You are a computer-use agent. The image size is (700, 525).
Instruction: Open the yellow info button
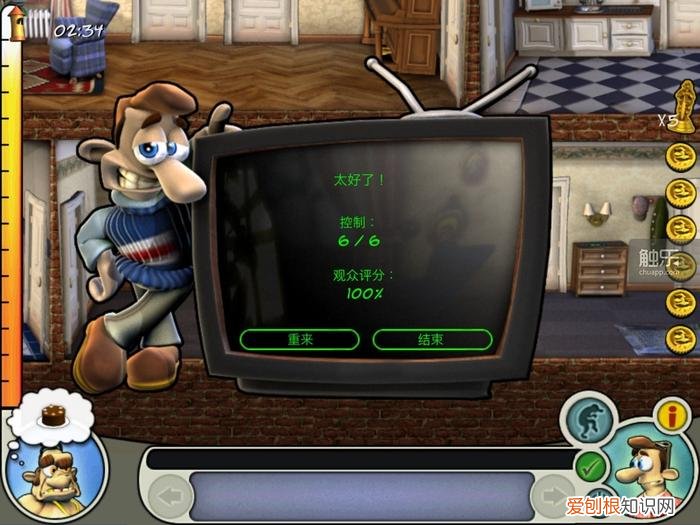pyautogui.click(x=671, y=414)
